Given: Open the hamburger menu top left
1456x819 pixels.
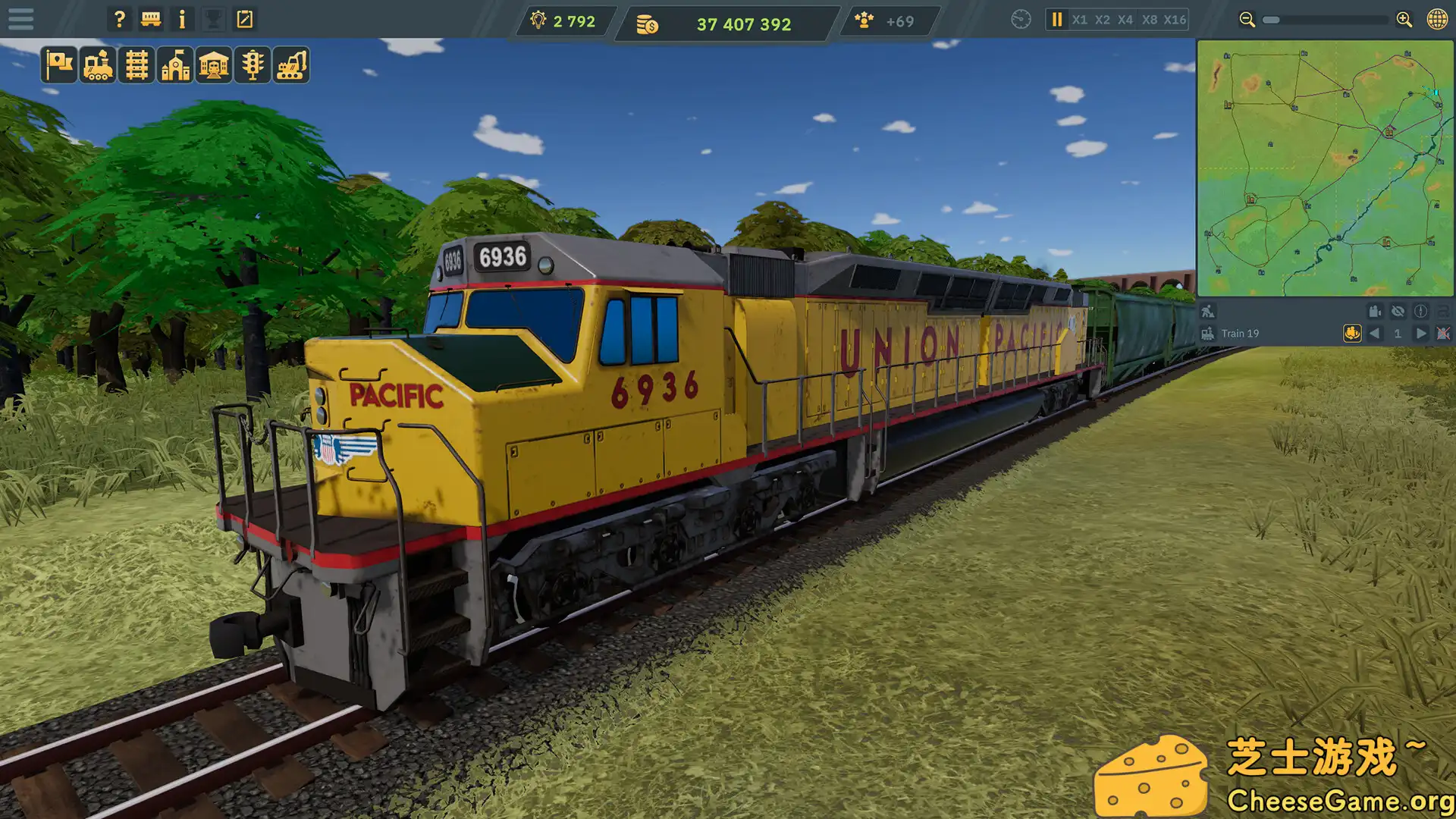Looking at the screenshot, I should tap(21, 19).
